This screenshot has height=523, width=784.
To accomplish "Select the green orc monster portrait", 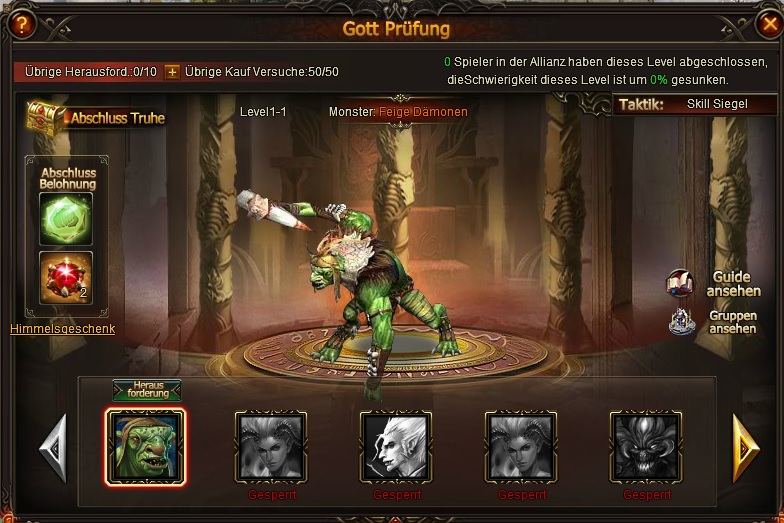I will pos(146,447).
